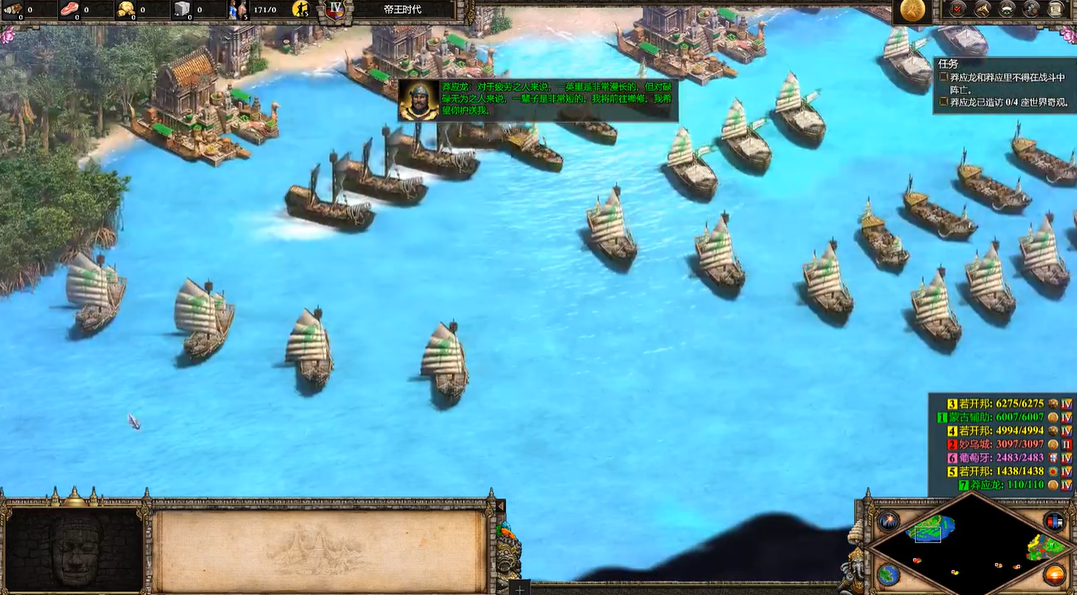Click the sunset minimap mode button
The width and height of the screenshot is (1077, 595).
point(1053,574)
